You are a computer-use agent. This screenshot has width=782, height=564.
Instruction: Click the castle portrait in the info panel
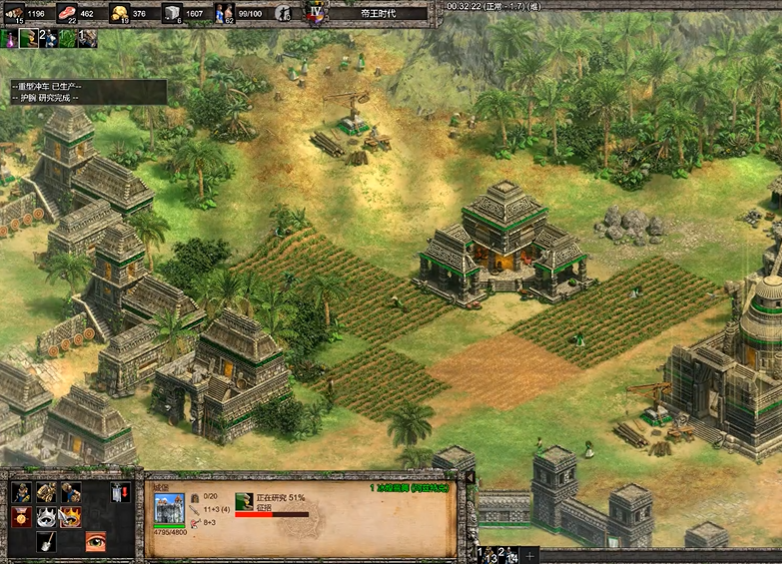point(168,506)
